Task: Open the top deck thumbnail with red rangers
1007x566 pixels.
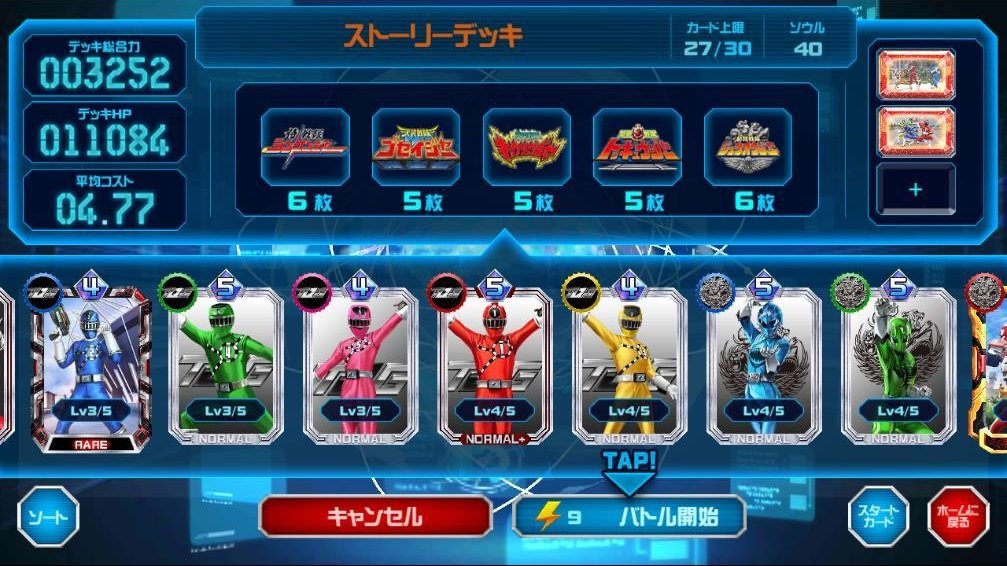Action: [916, 73]
